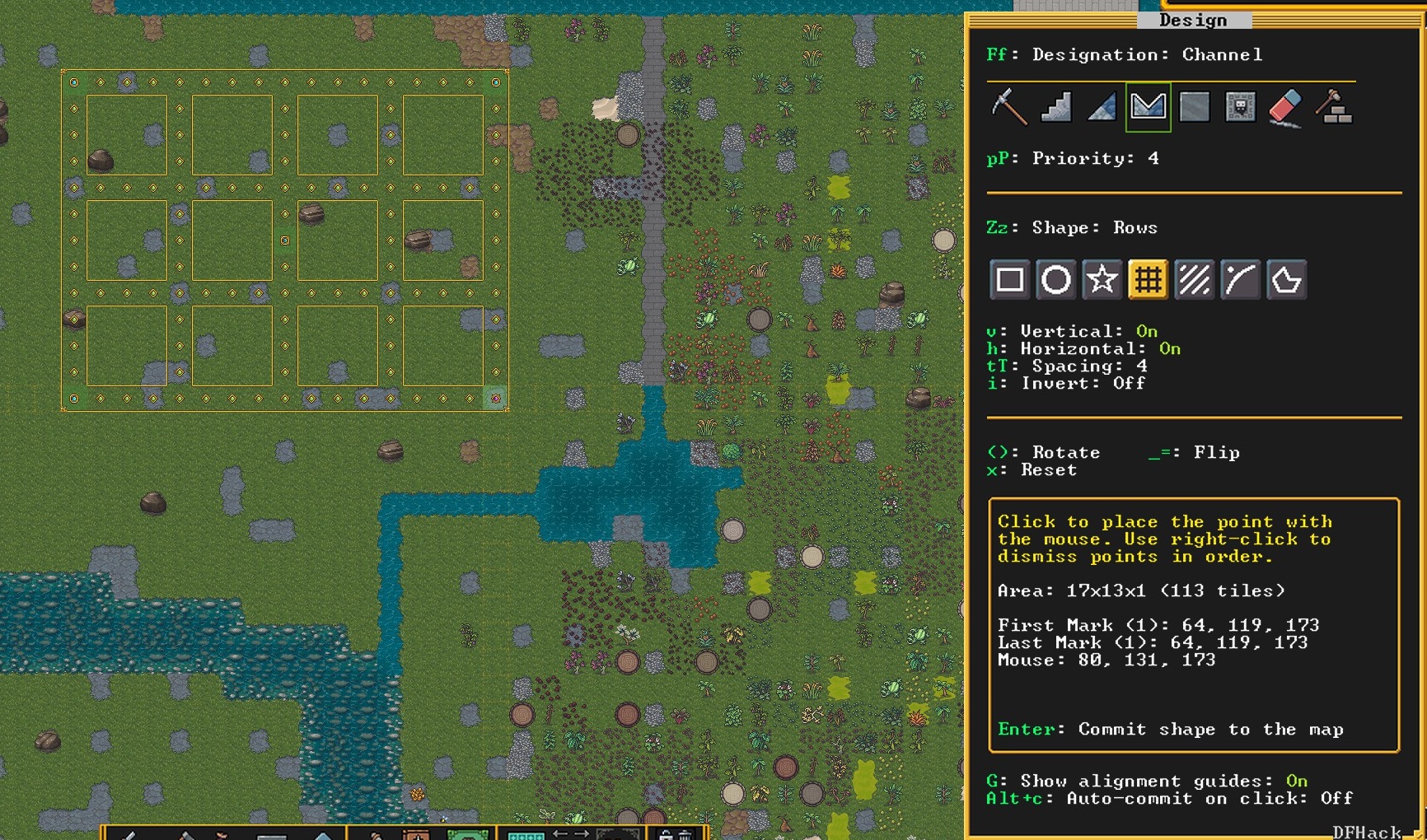
Task: Select the rectangle shape button
Action: click(x=1010, y=280)
